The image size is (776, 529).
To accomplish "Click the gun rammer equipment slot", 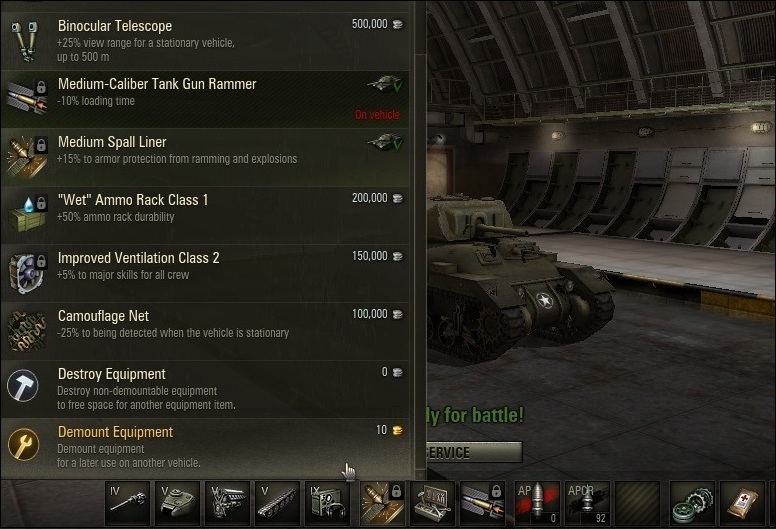I will 485,503.
